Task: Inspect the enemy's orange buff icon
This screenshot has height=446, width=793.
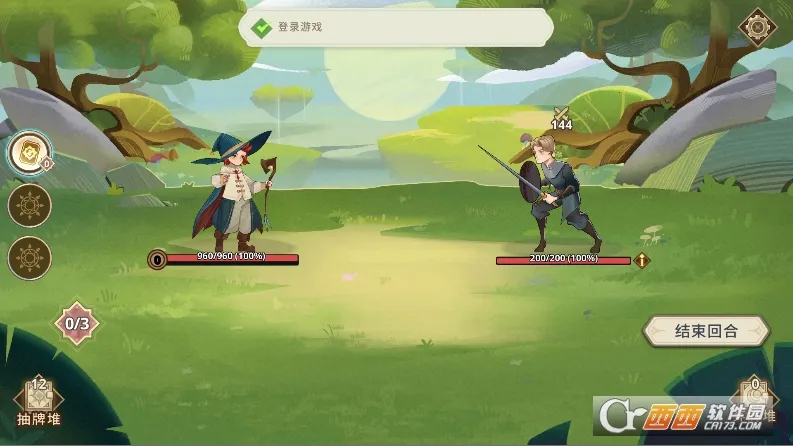Action: (641, 260)
